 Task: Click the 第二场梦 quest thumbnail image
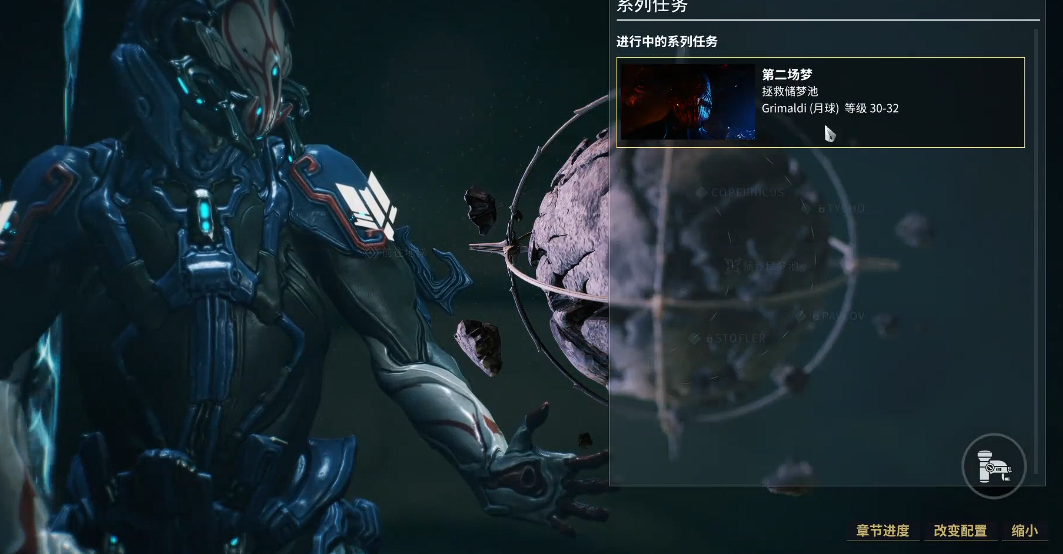pos(688,102)
